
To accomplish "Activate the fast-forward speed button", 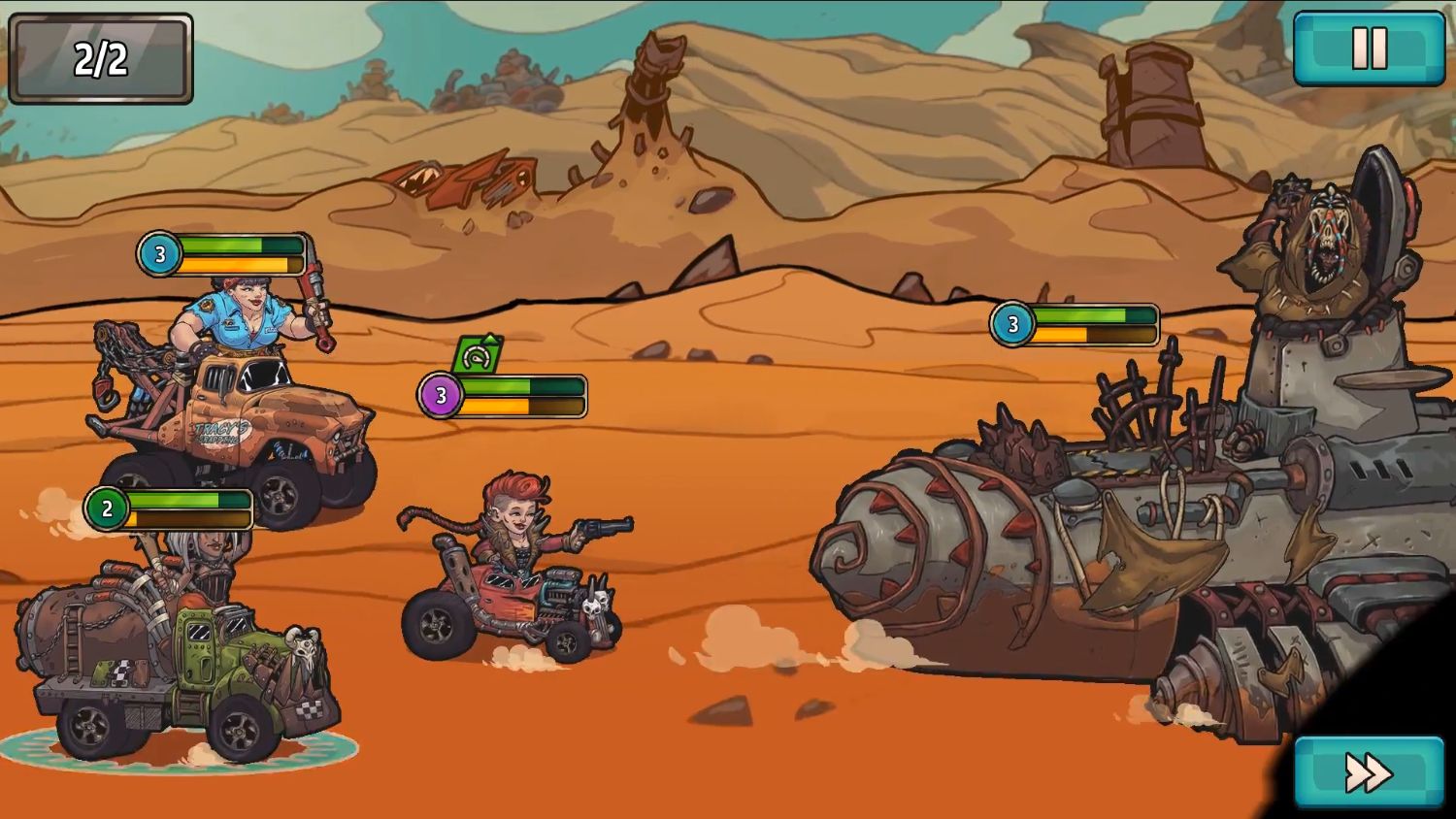I will (x=1369, y=772).
